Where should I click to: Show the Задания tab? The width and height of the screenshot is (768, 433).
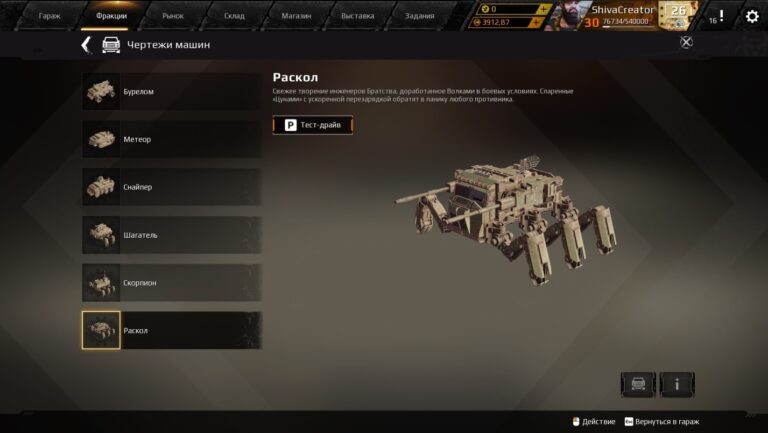click(x=418, y=16)
